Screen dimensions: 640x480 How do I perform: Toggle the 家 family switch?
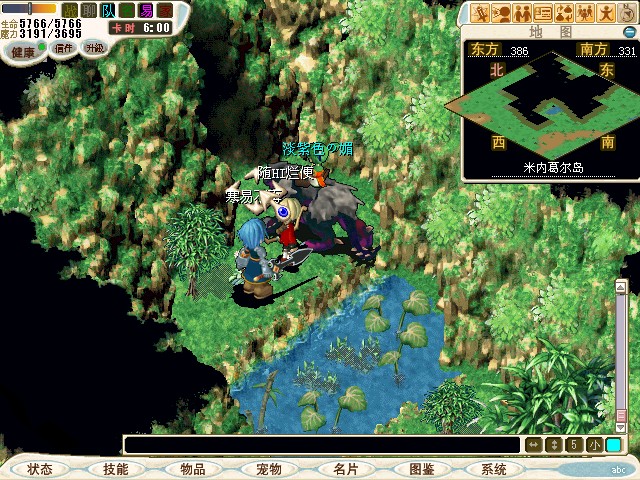165,9
